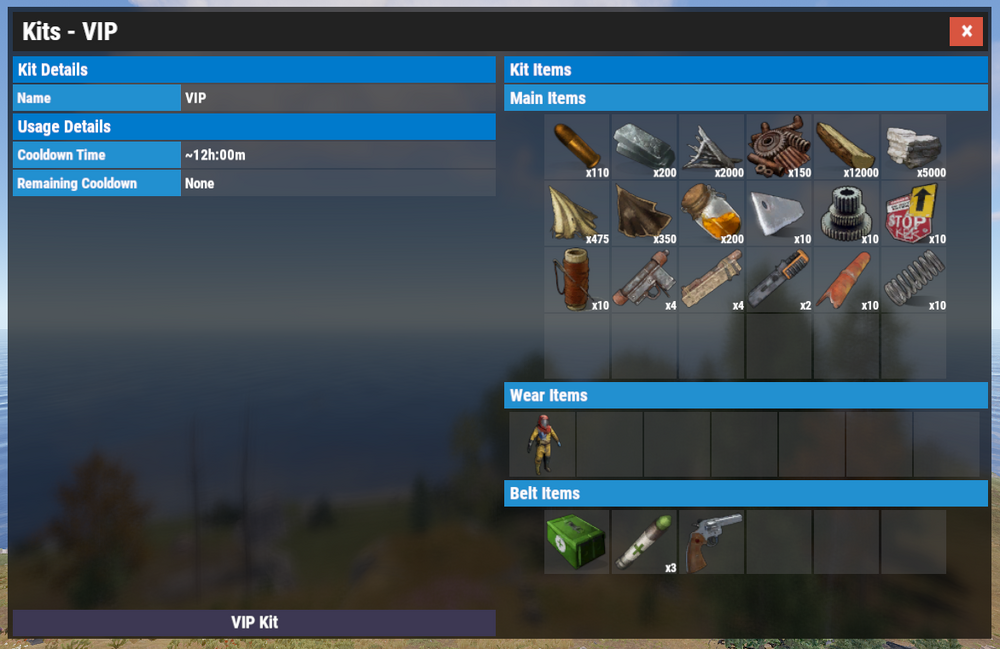The image size is (1000, 649).
Task: Select the low grade fuel jar
Action: [x=711, y=213]
